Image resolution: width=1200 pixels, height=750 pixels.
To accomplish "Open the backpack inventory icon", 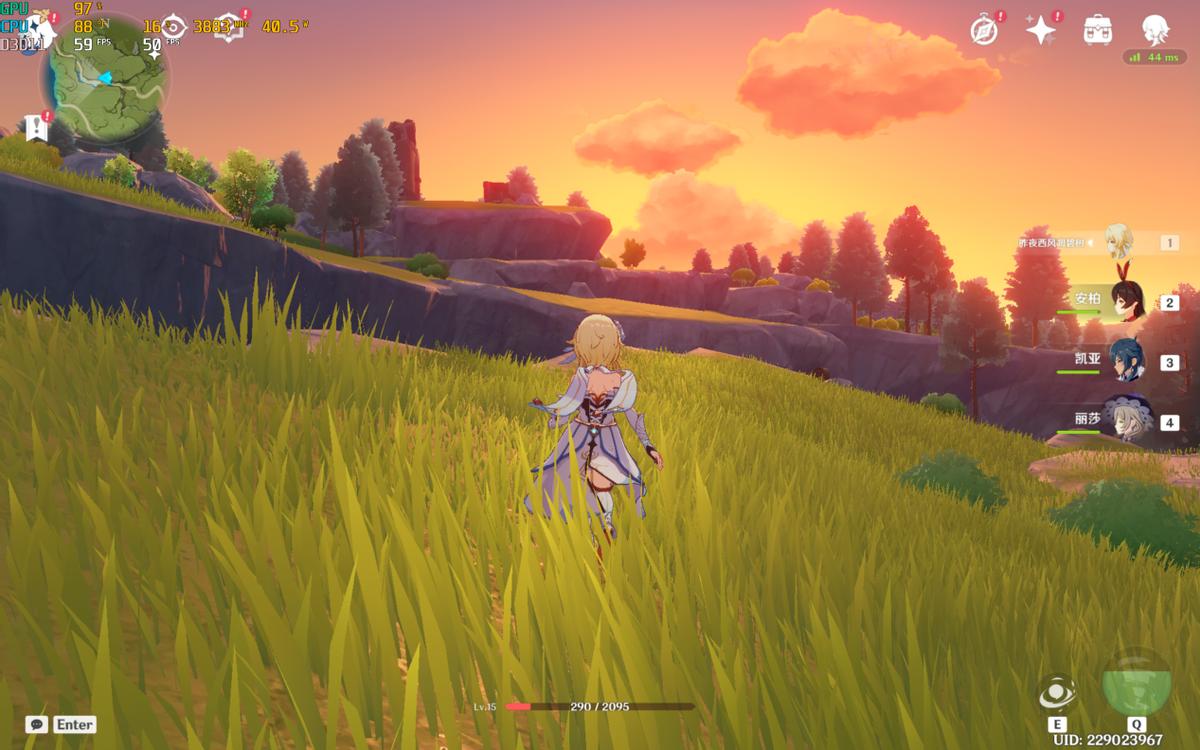I will pos(1098,30).
